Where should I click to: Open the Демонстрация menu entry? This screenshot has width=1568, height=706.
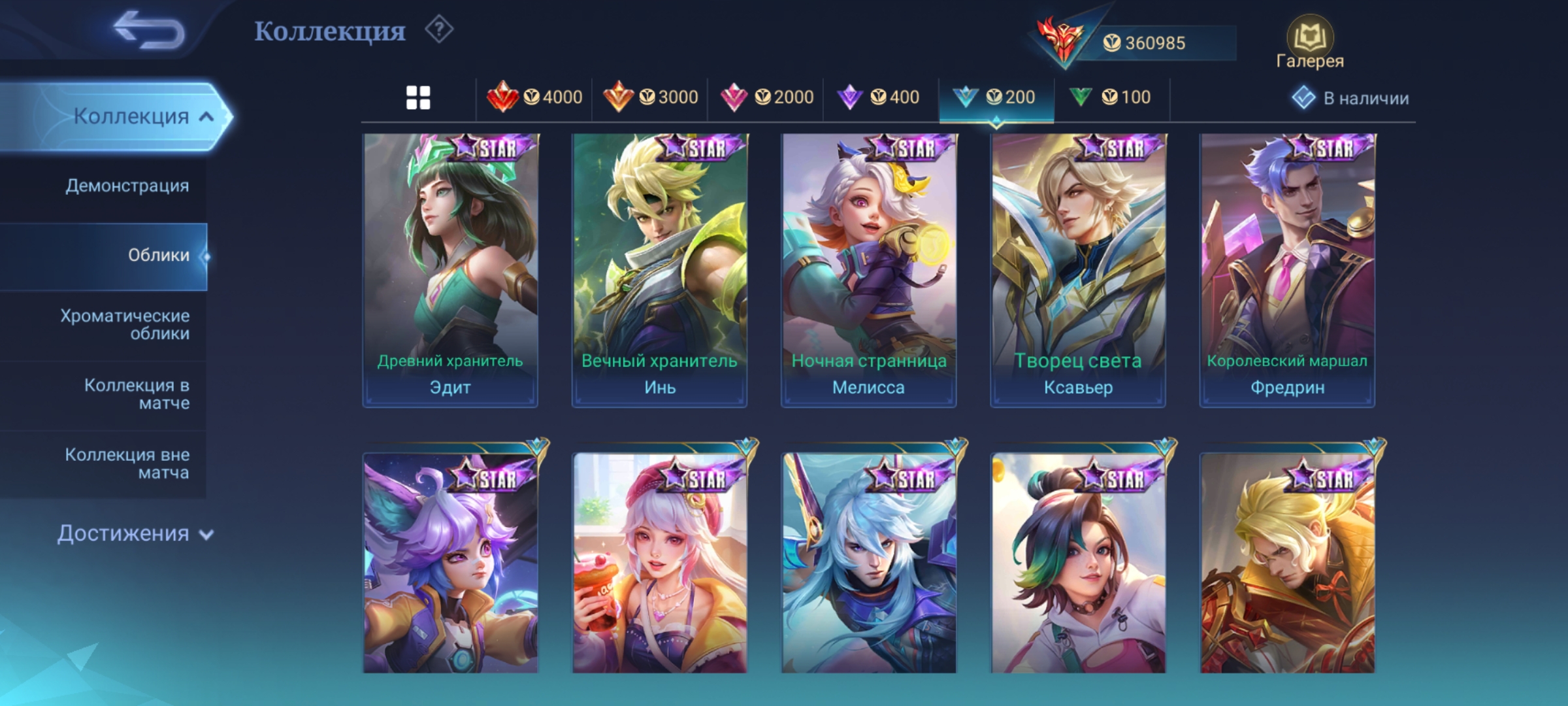(x=127, y=186)
